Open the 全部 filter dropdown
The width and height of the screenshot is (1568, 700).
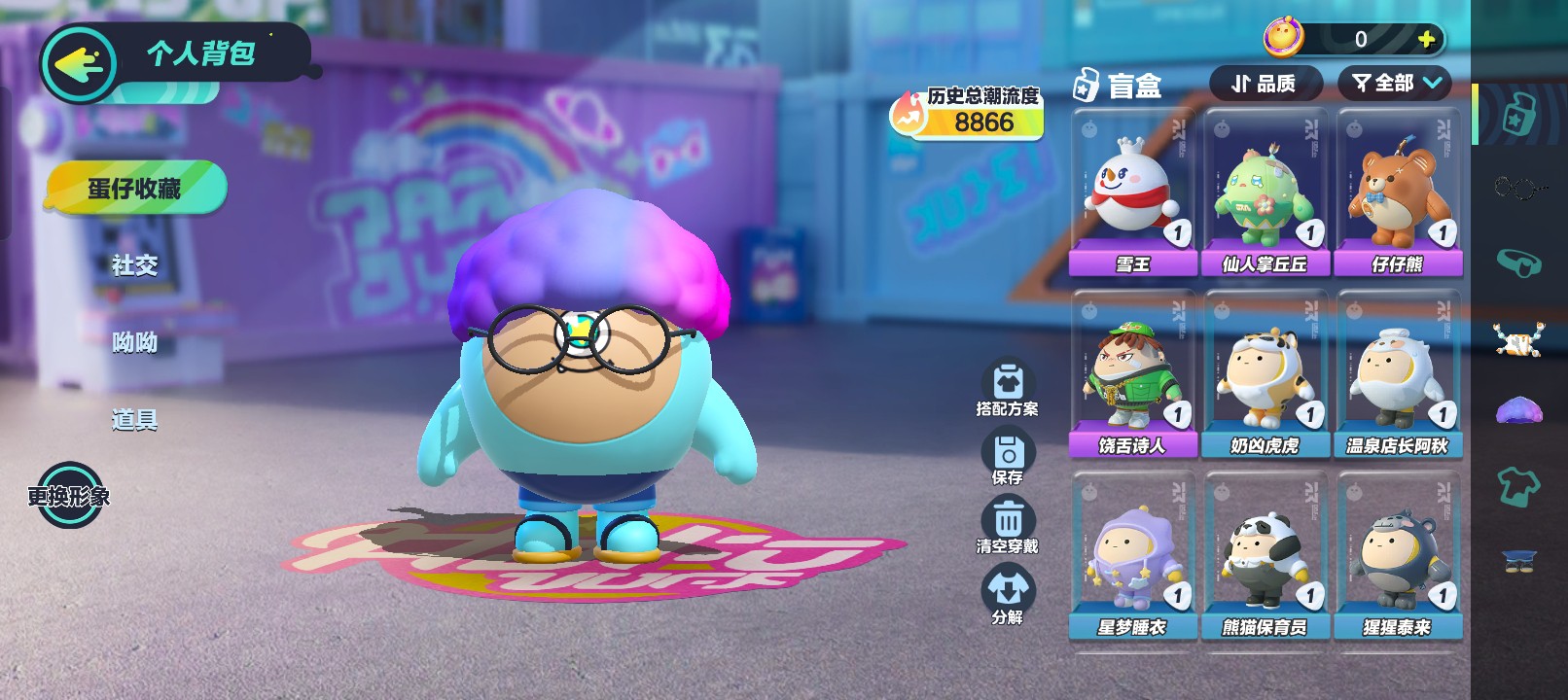coord(1396,84)
